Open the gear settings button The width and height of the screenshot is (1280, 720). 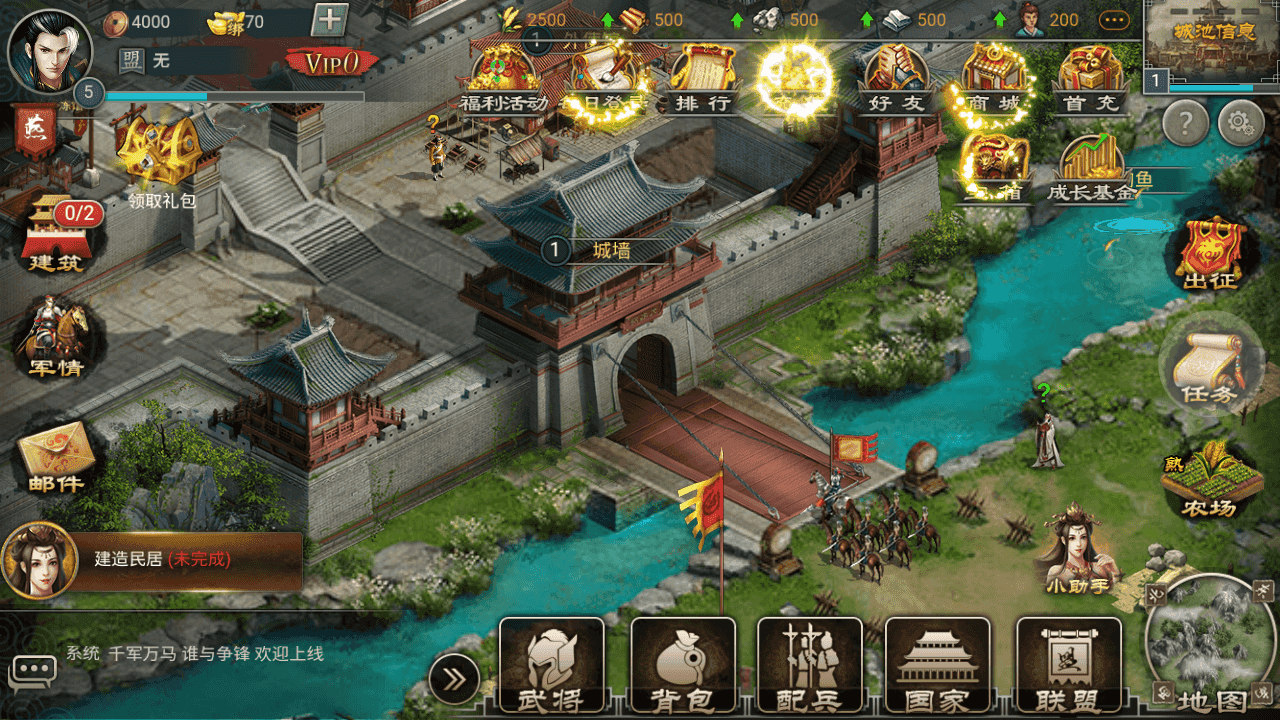click(x=1240, y=124)
